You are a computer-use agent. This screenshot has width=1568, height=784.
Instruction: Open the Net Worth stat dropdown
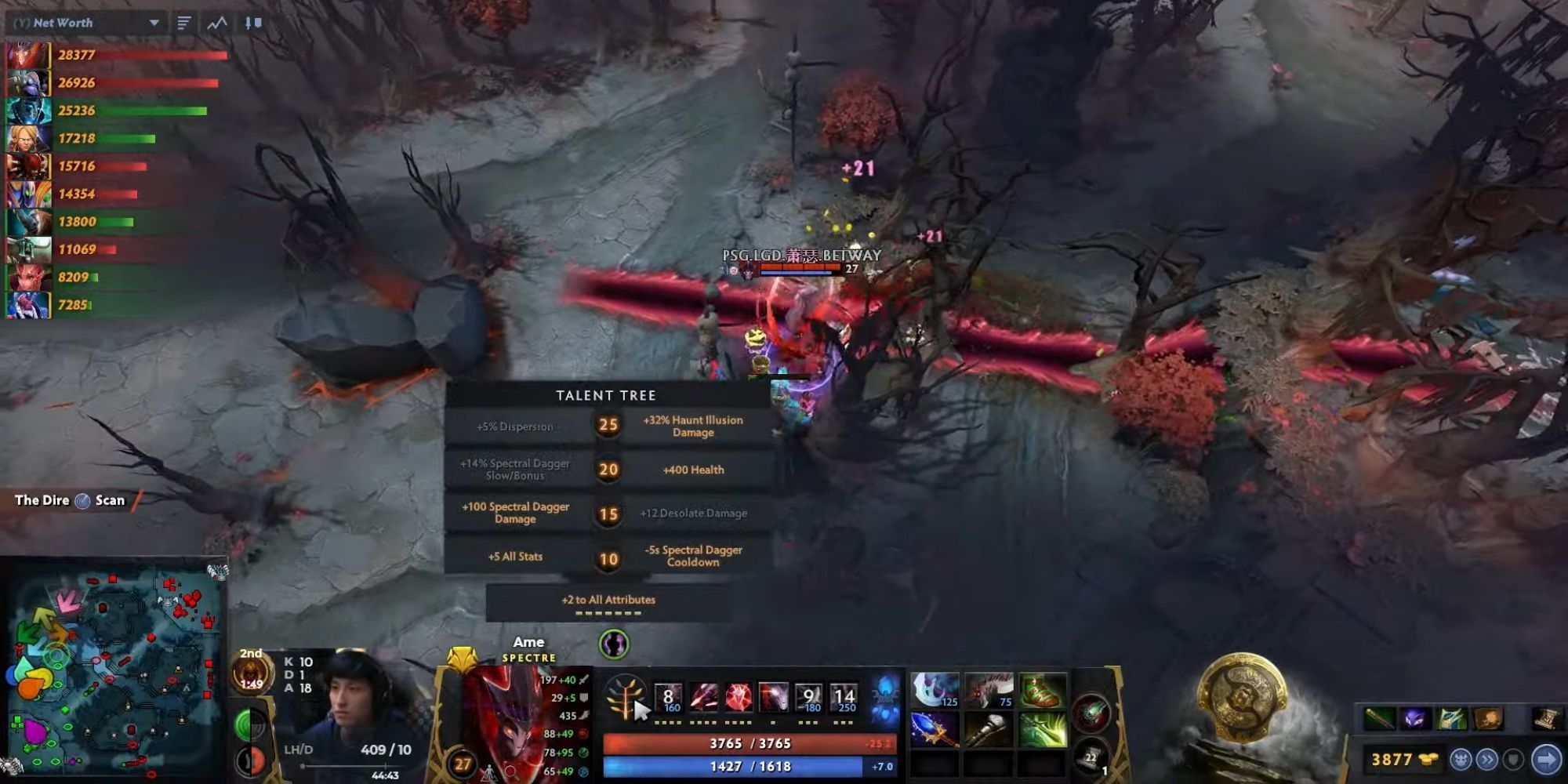[x=154, y=23]
